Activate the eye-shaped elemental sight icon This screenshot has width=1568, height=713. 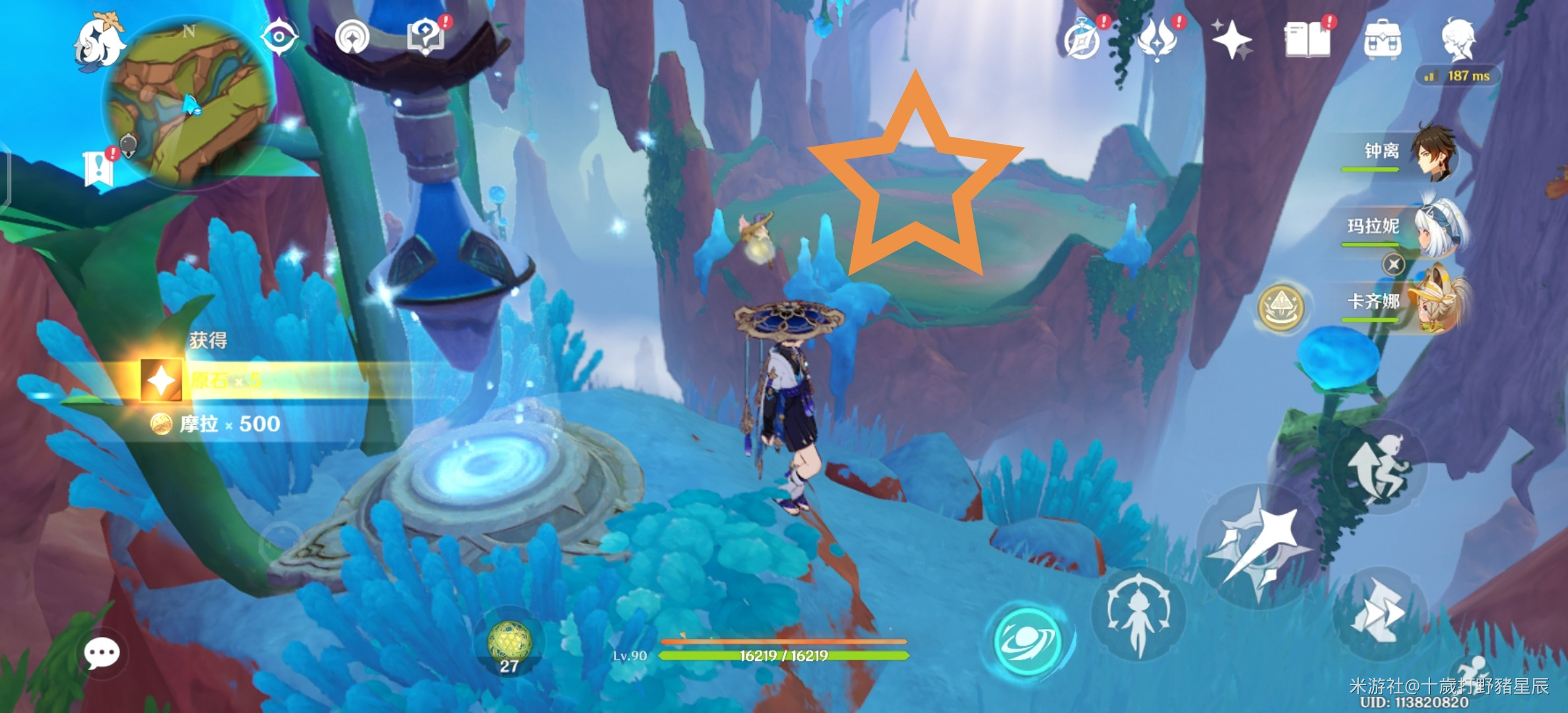tap(278, 37)
